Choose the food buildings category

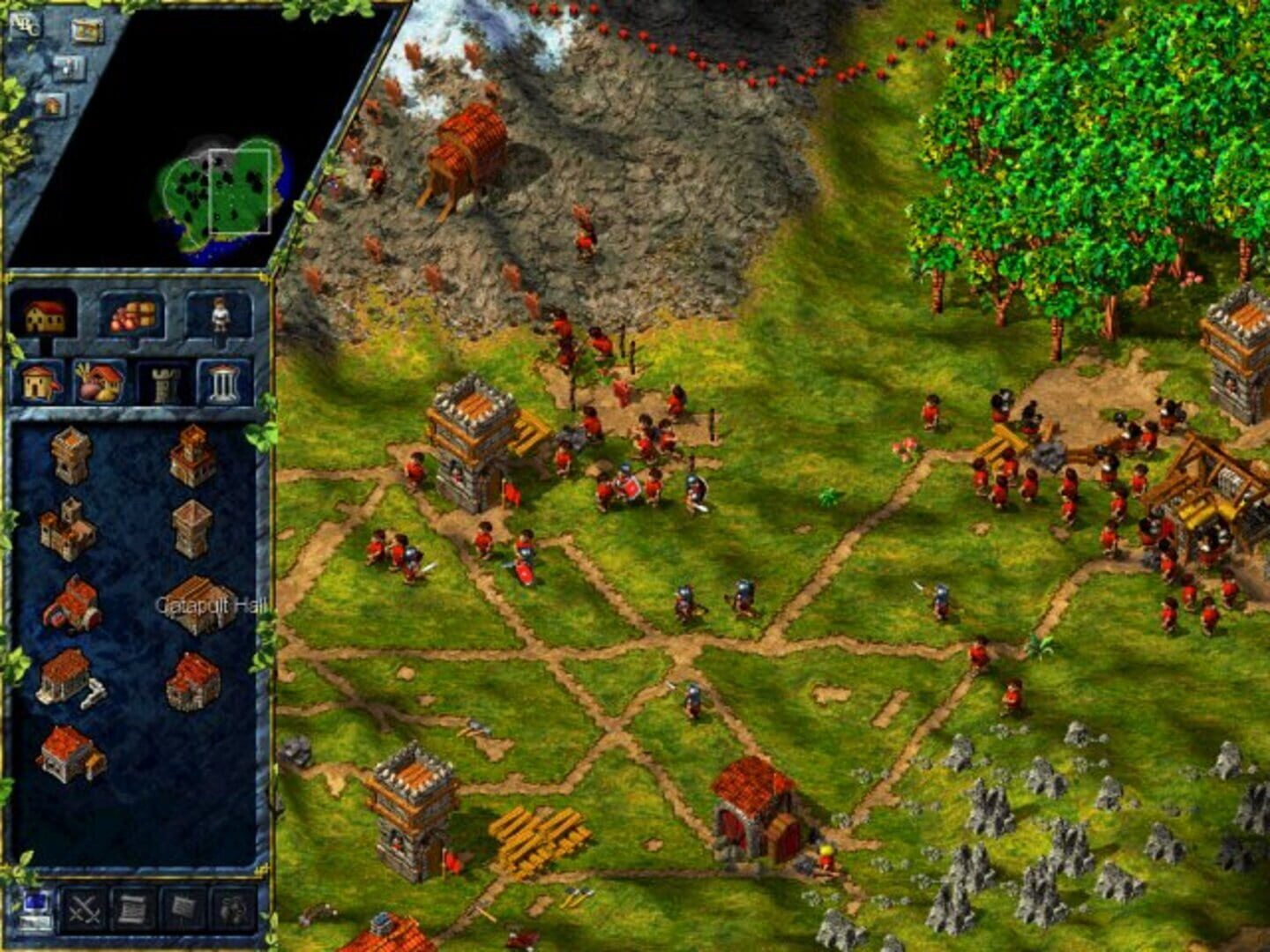click(97, 383)
